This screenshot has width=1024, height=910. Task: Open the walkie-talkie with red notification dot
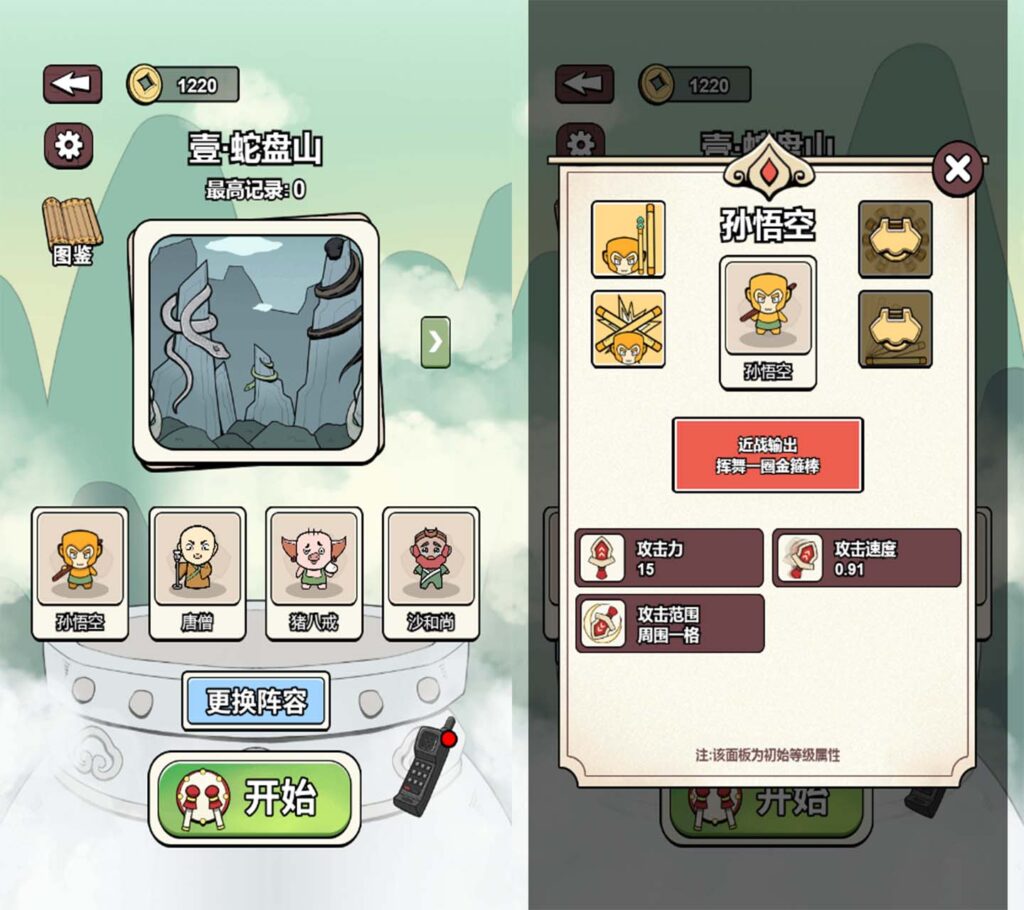click(x=427, y=767)
